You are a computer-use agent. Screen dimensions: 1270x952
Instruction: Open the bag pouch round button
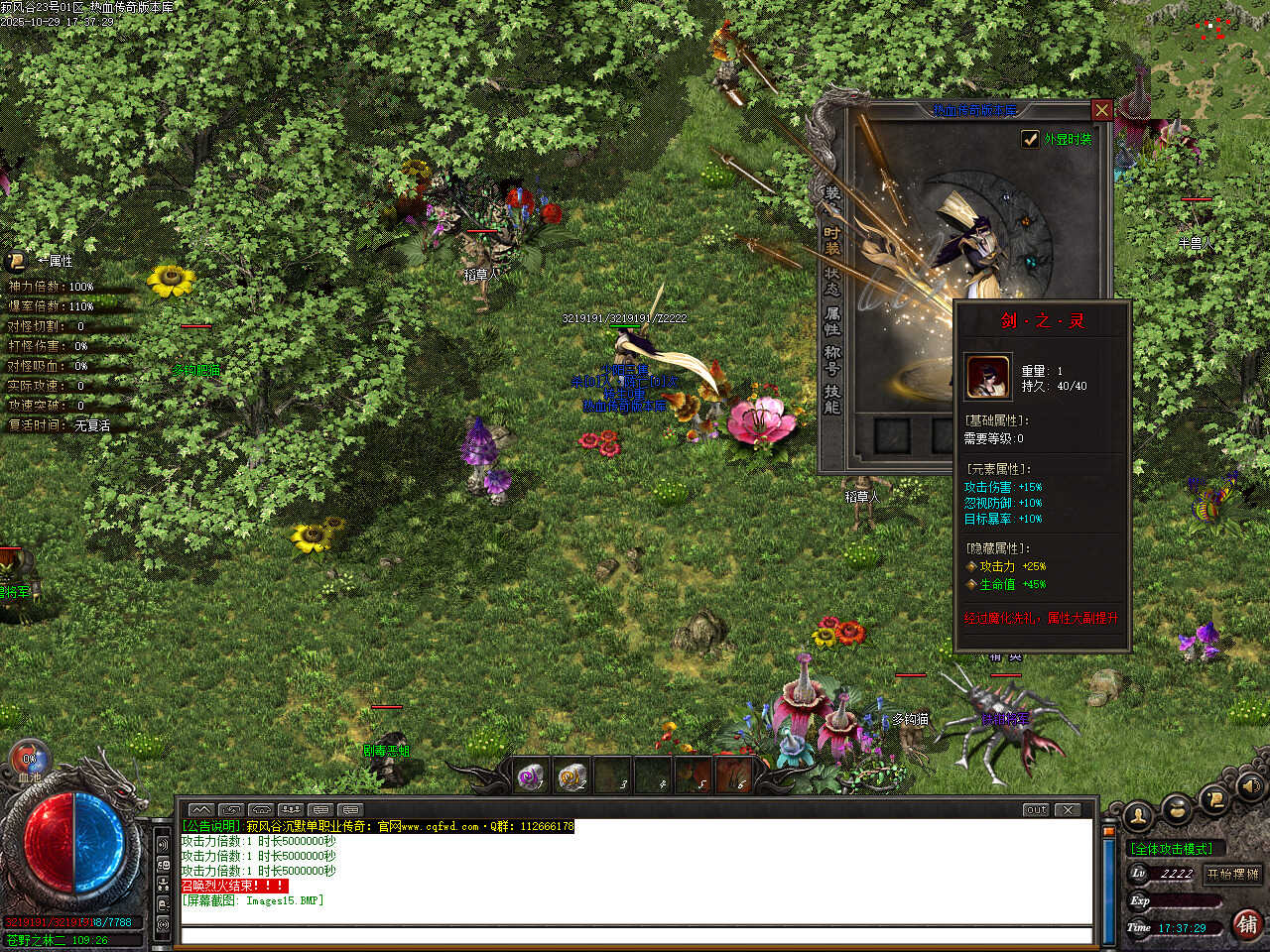[1176, 810]
